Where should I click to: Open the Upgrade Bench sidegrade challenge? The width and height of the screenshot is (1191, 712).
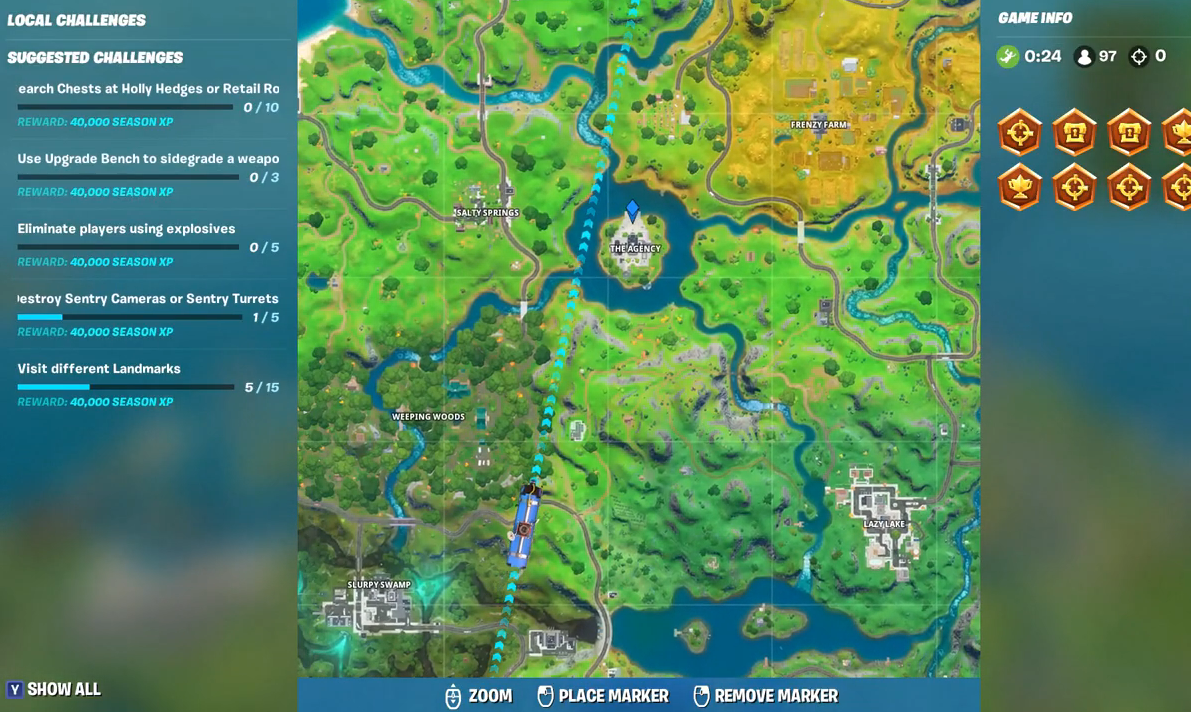pyautogui.click(x=148, y=159)
